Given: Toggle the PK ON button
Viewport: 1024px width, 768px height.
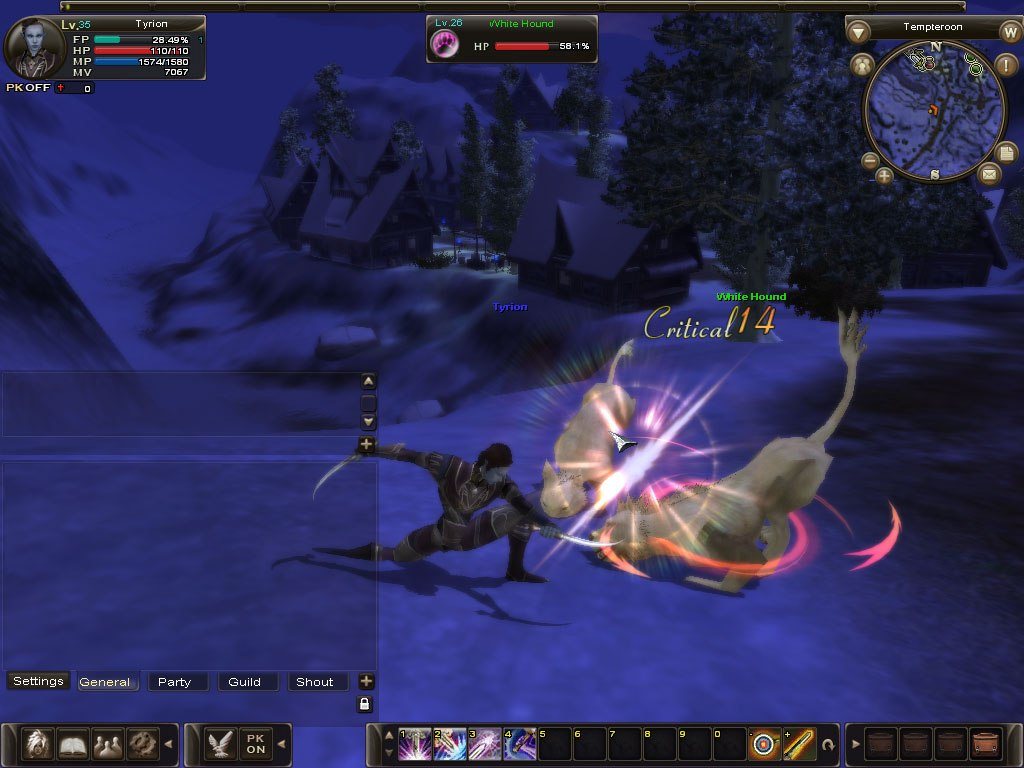Looking at the screenshot, I should (x=256, y=743).
